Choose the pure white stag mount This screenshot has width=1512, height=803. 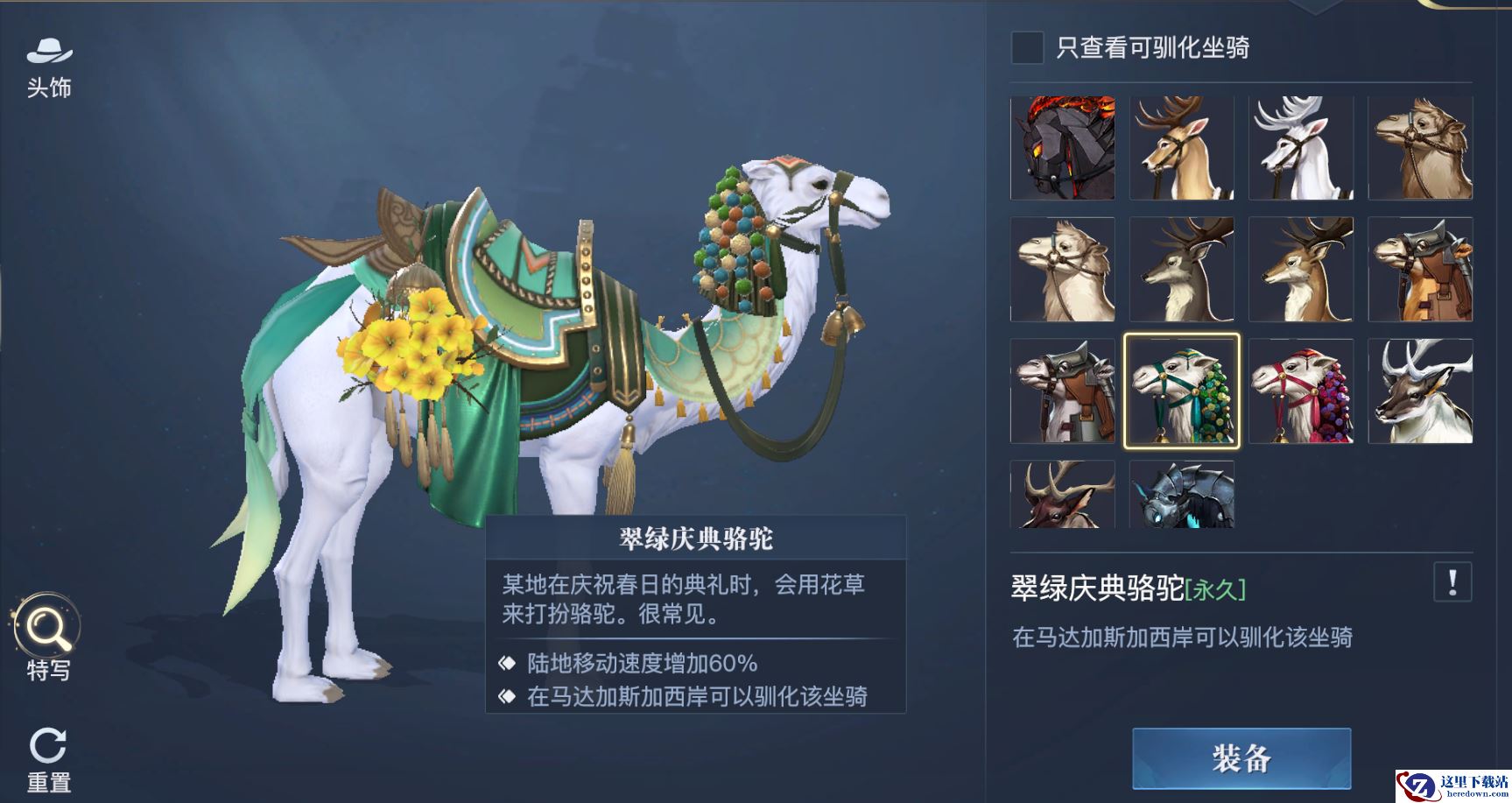point(1300,148)
